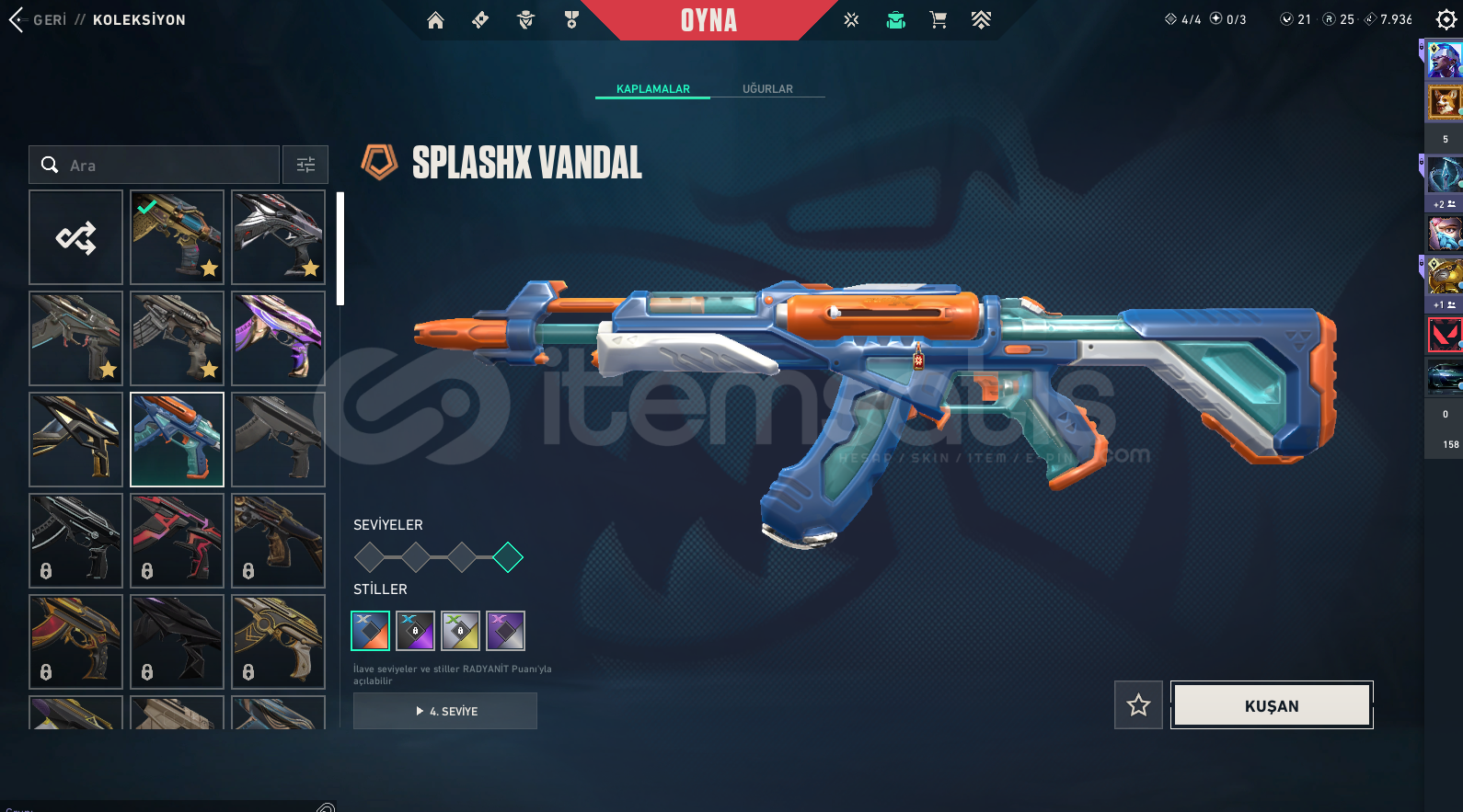Image resolution: width=1463 pixels, height=812 pixels.
Task: Go back with the Geri arrow
Action: click(x=17, y=20)
